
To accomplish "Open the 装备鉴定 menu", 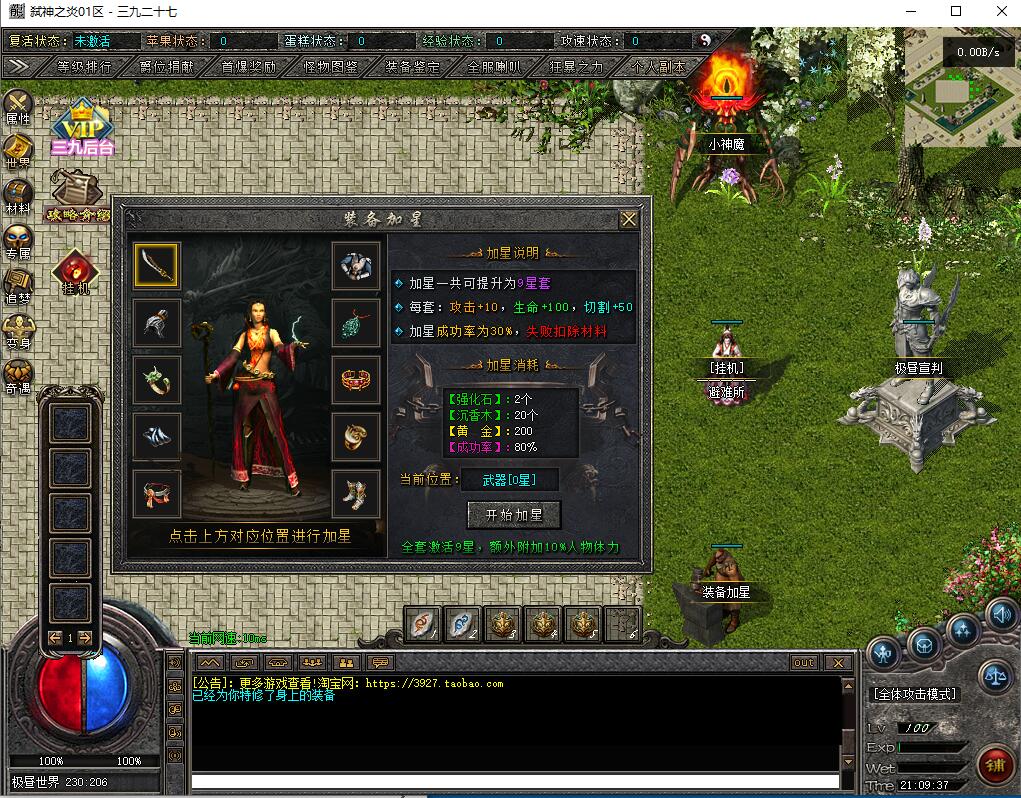I will [x=412, y=67].
